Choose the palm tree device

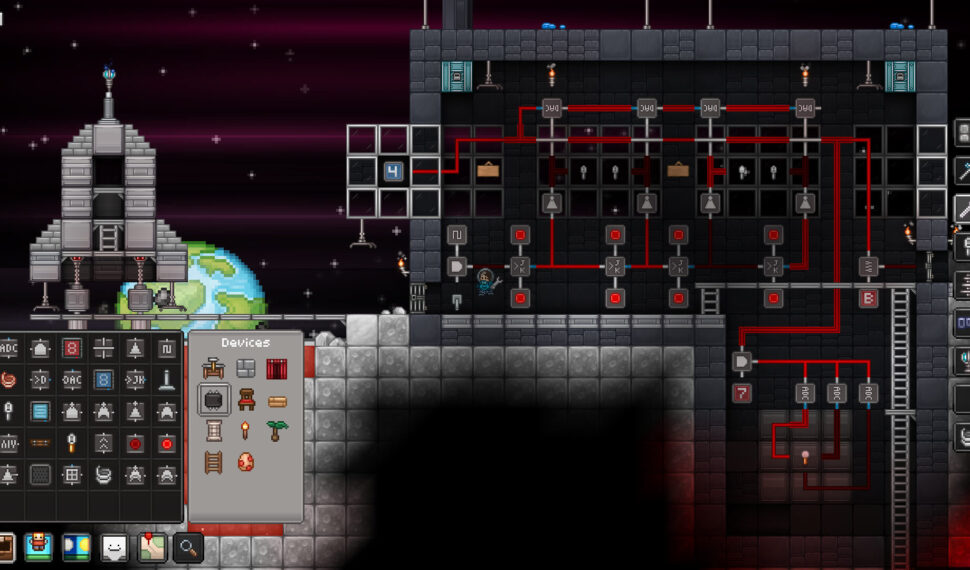pos(277,431)
